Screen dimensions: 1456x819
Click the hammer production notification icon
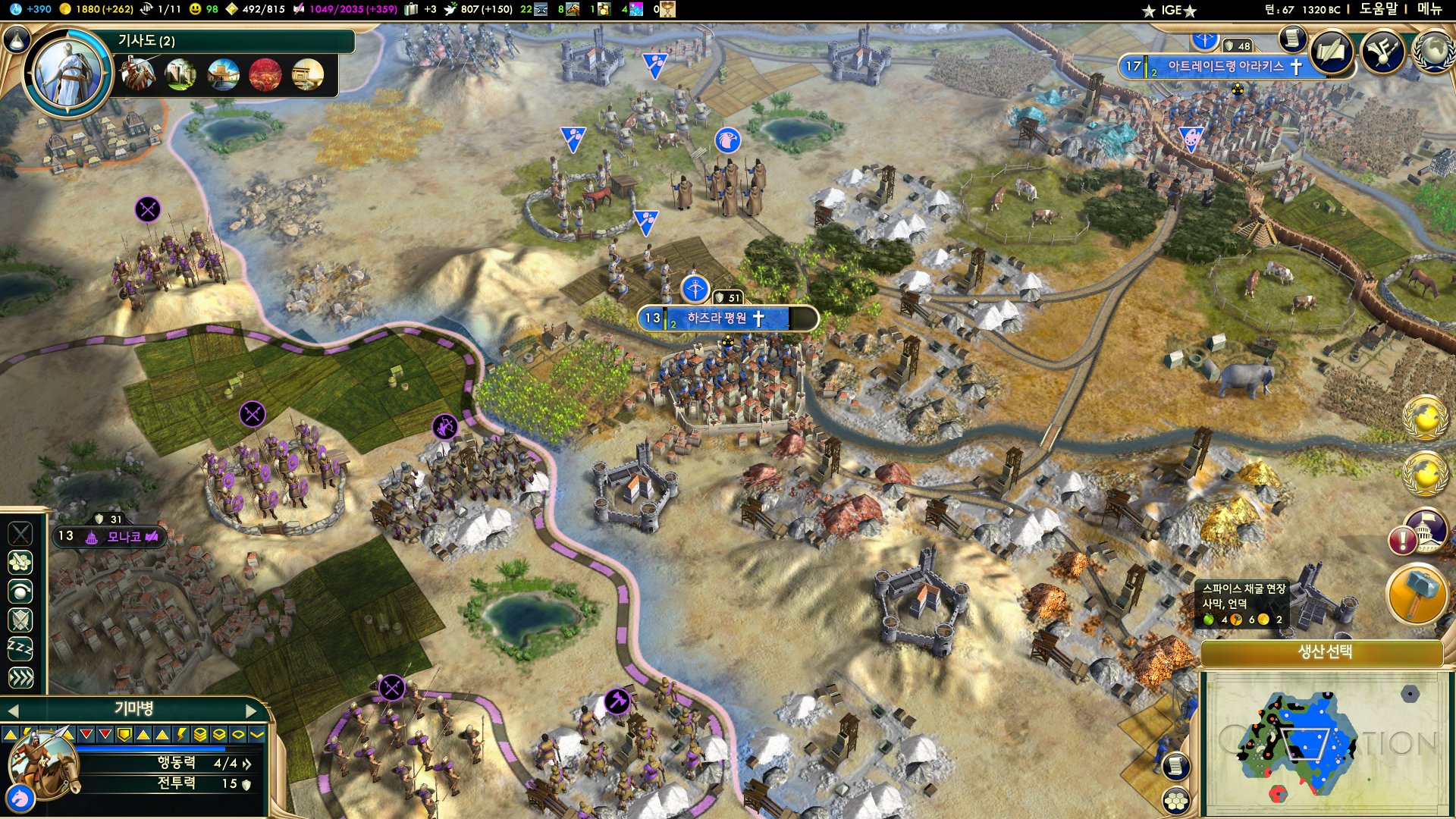(1415, 593)
